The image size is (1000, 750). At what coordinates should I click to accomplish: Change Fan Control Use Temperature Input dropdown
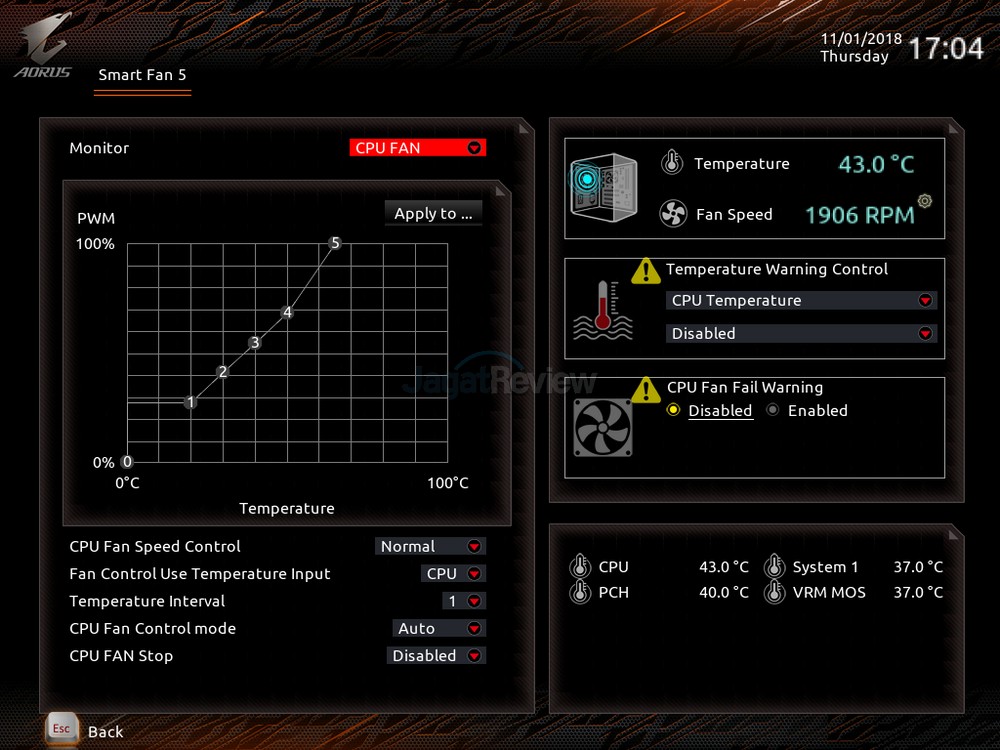click(453, 574)
